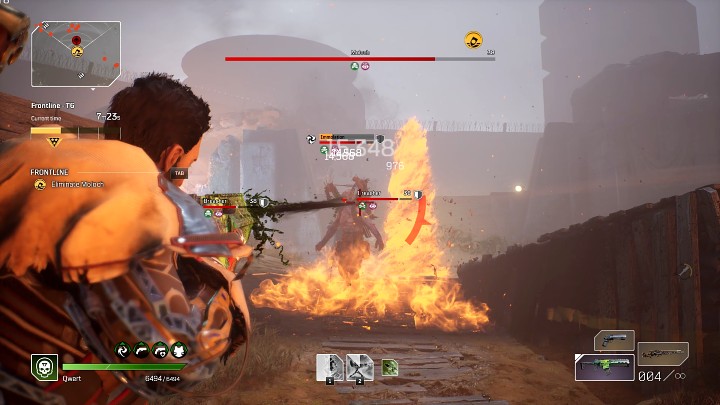
Task: Click the minimap radar
Action: click(x=75, y=53)
